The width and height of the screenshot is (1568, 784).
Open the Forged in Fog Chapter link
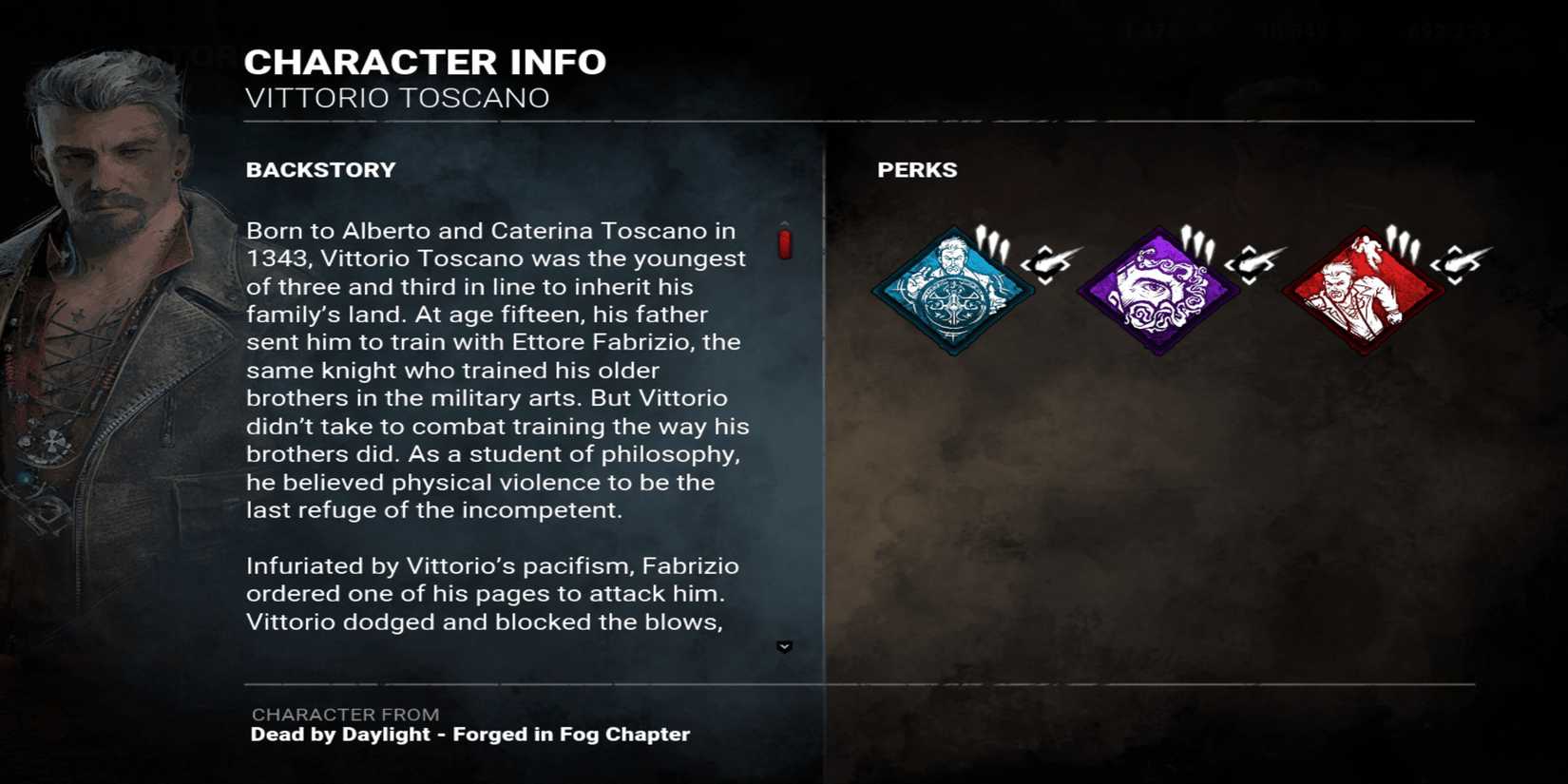pos(469,734)
